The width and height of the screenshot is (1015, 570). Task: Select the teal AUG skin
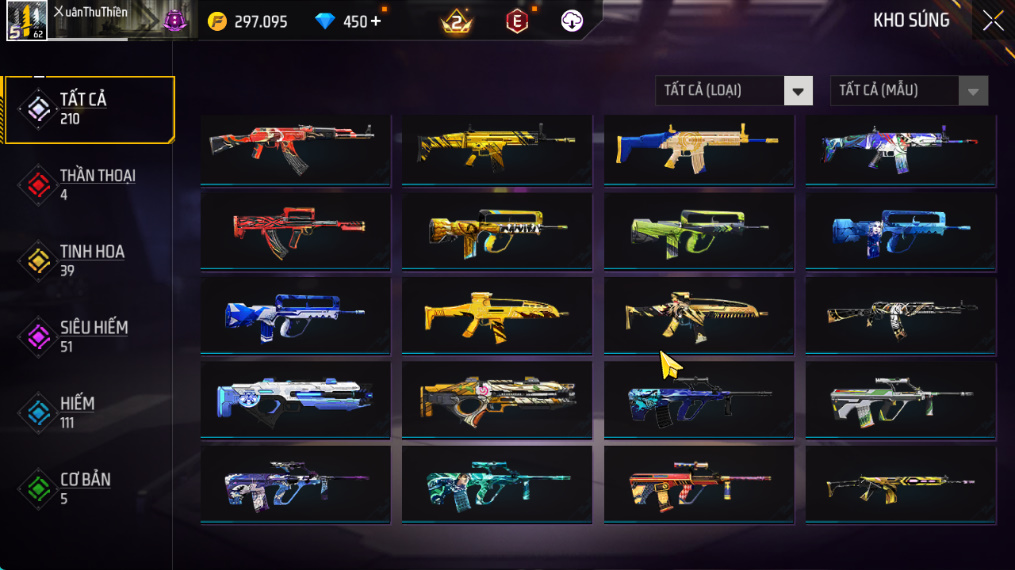point(496,484)
